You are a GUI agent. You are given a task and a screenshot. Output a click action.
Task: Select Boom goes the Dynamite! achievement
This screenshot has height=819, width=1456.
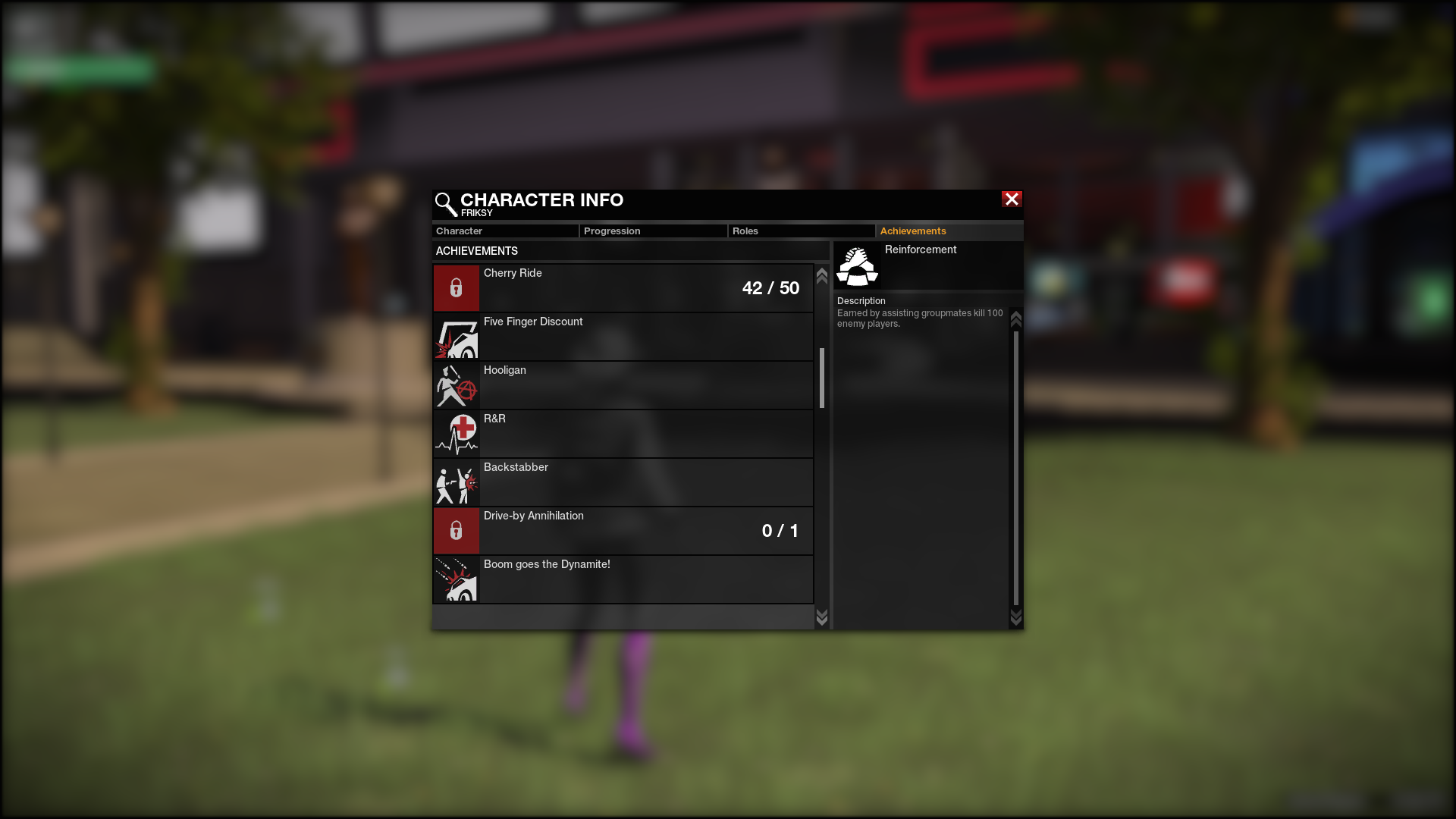[623, 579]
